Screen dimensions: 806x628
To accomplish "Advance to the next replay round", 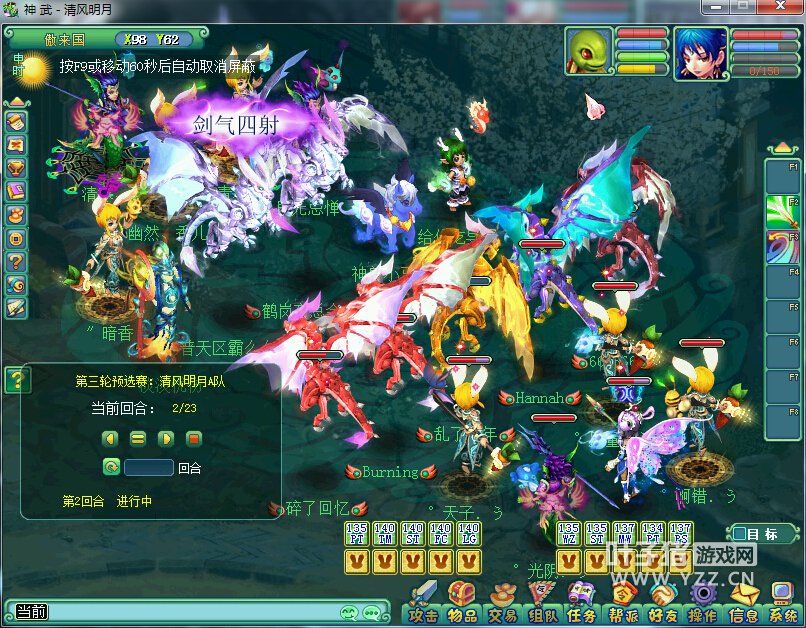I will coord(166,438).
